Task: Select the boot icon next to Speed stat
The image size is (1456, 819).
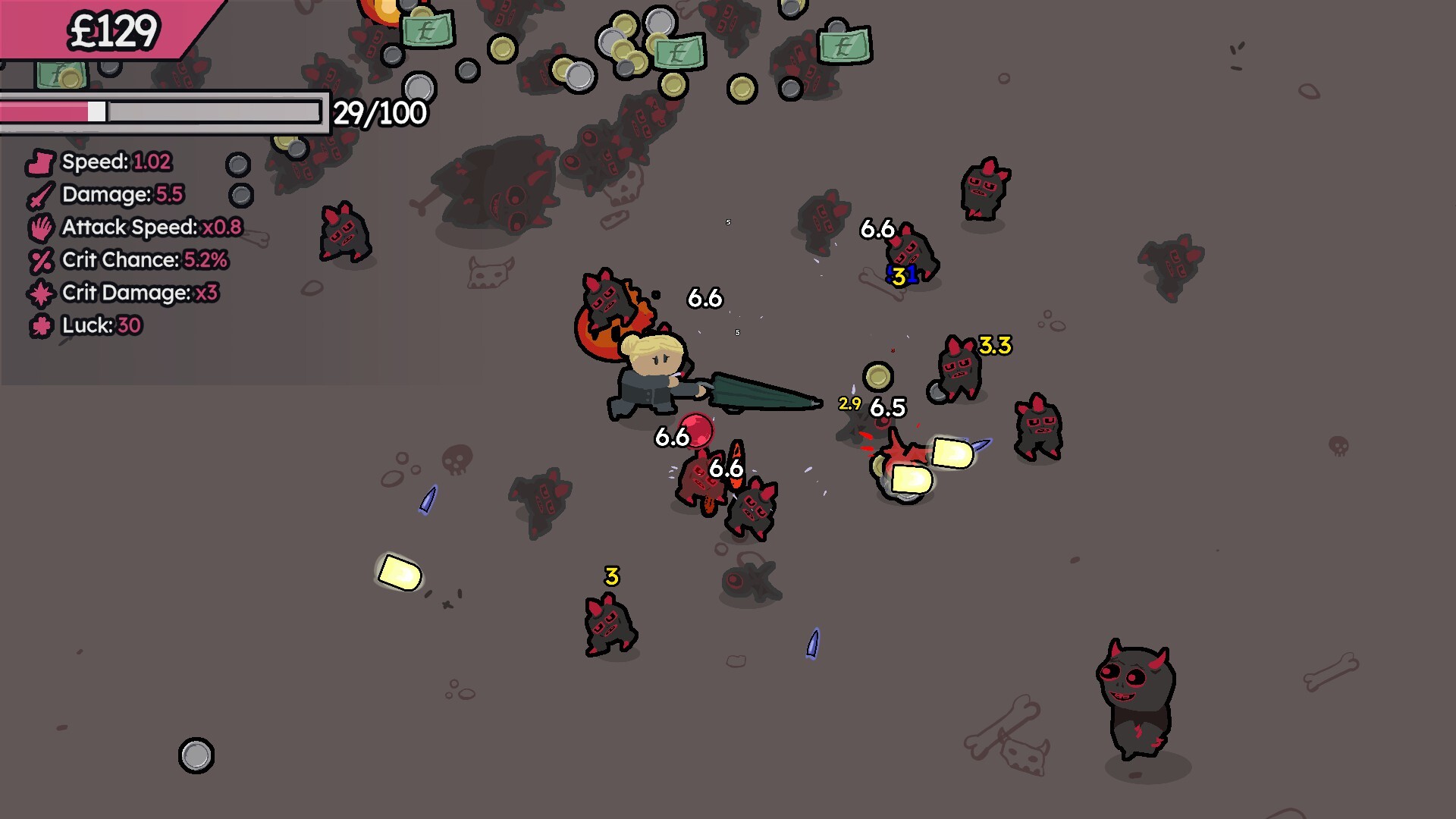Action: click(x=39, y=162)
